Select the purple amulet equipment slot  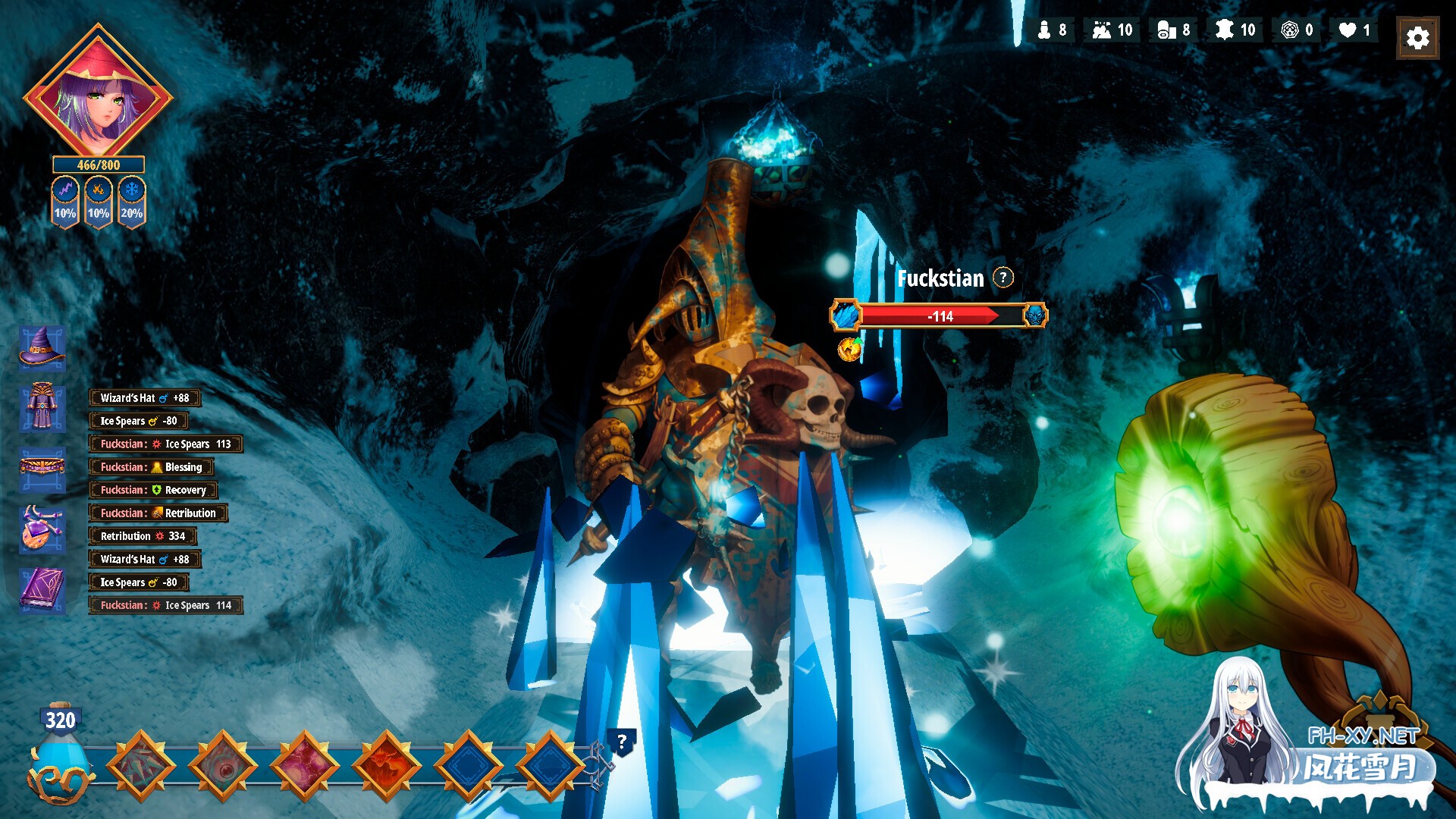(x=42, y=528)
